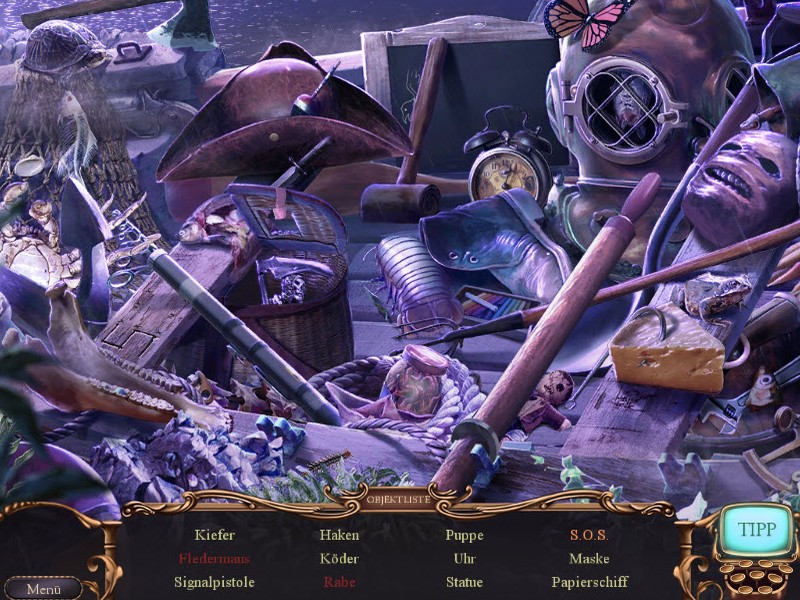Choose Maske in the object list
The image size is (800, 600).
point(589,559)
